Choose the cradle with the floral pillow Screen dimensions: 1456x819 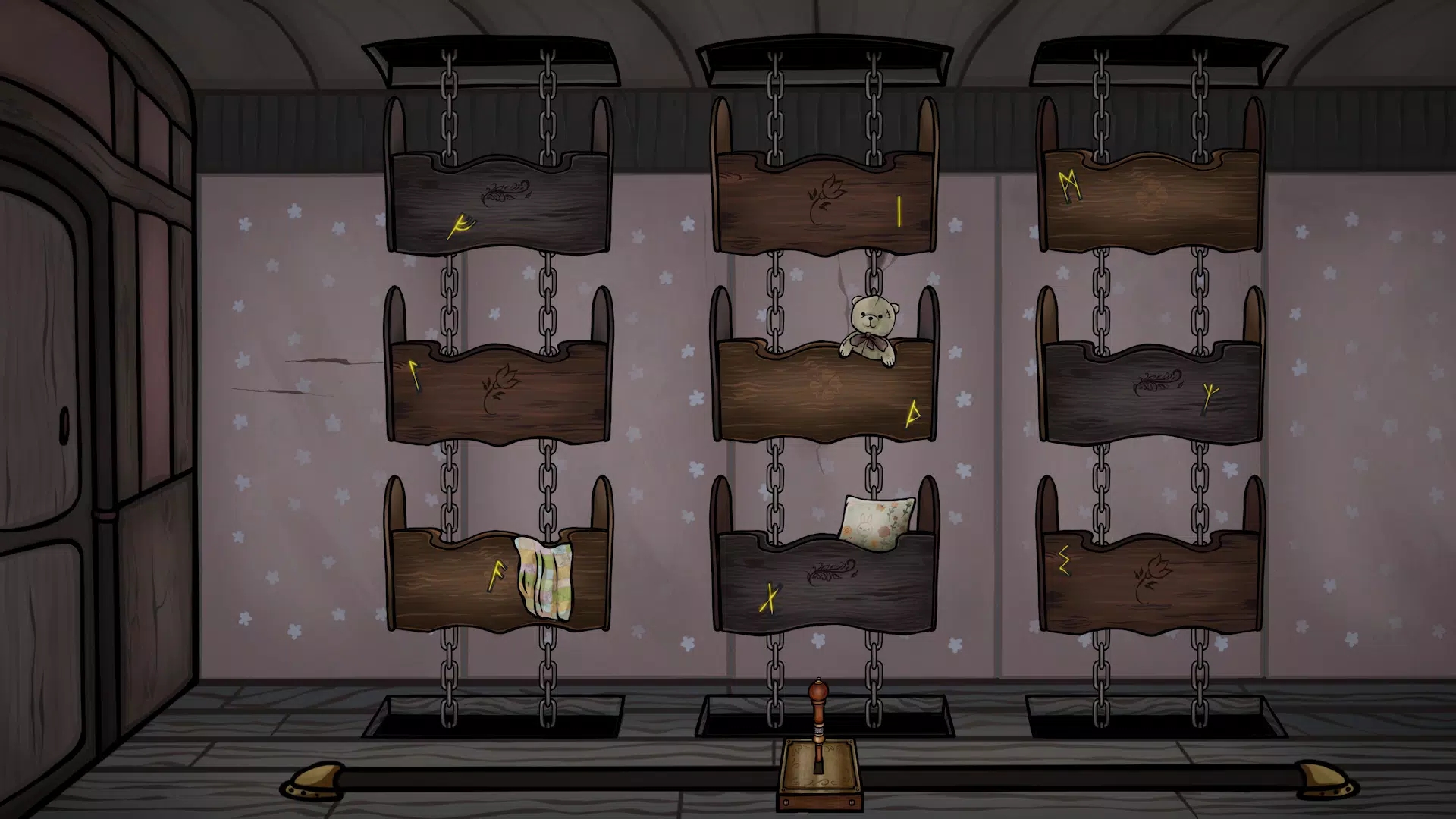pyautogui.click(x=825, y=584)
